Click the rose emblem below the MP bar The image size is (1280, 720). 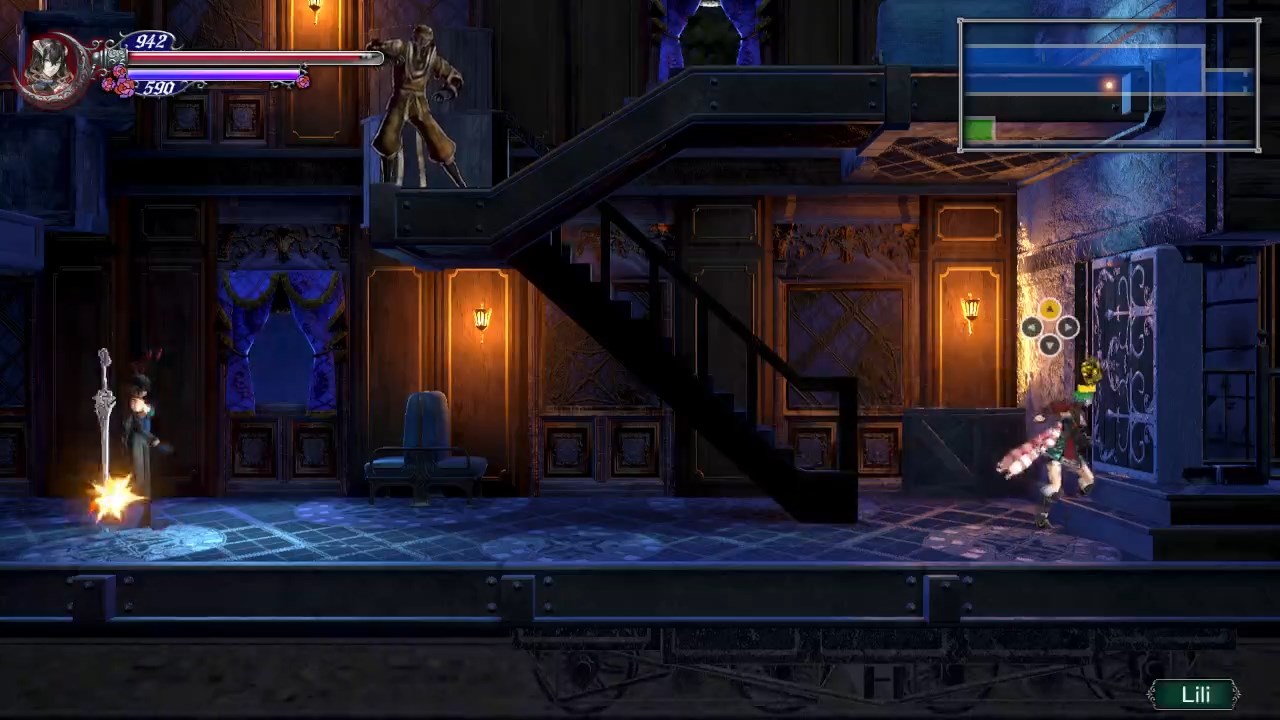point(120,86)
